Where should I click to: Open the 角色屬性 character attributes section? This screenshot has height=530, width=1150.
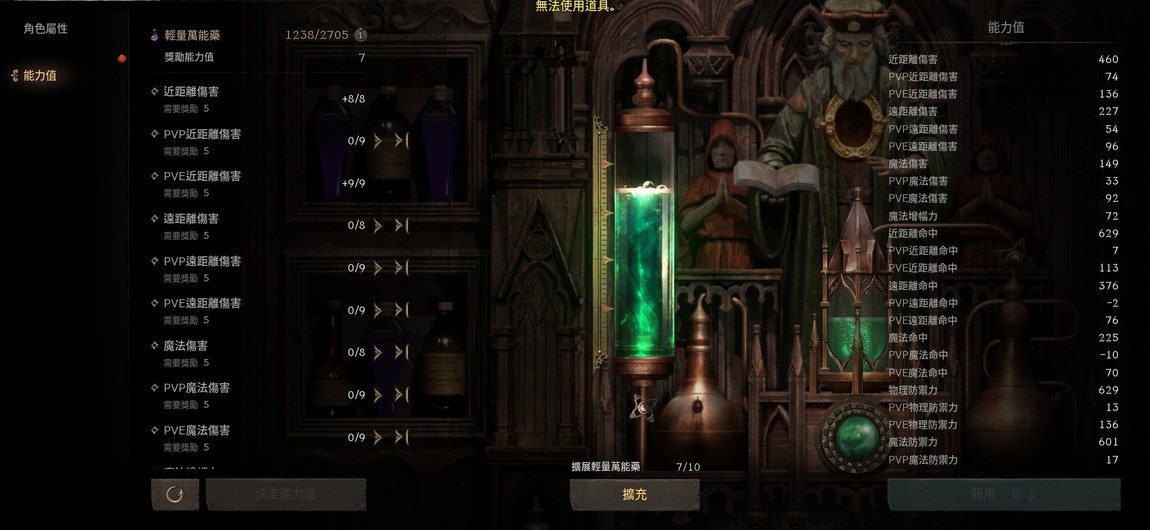pos(45,29)
